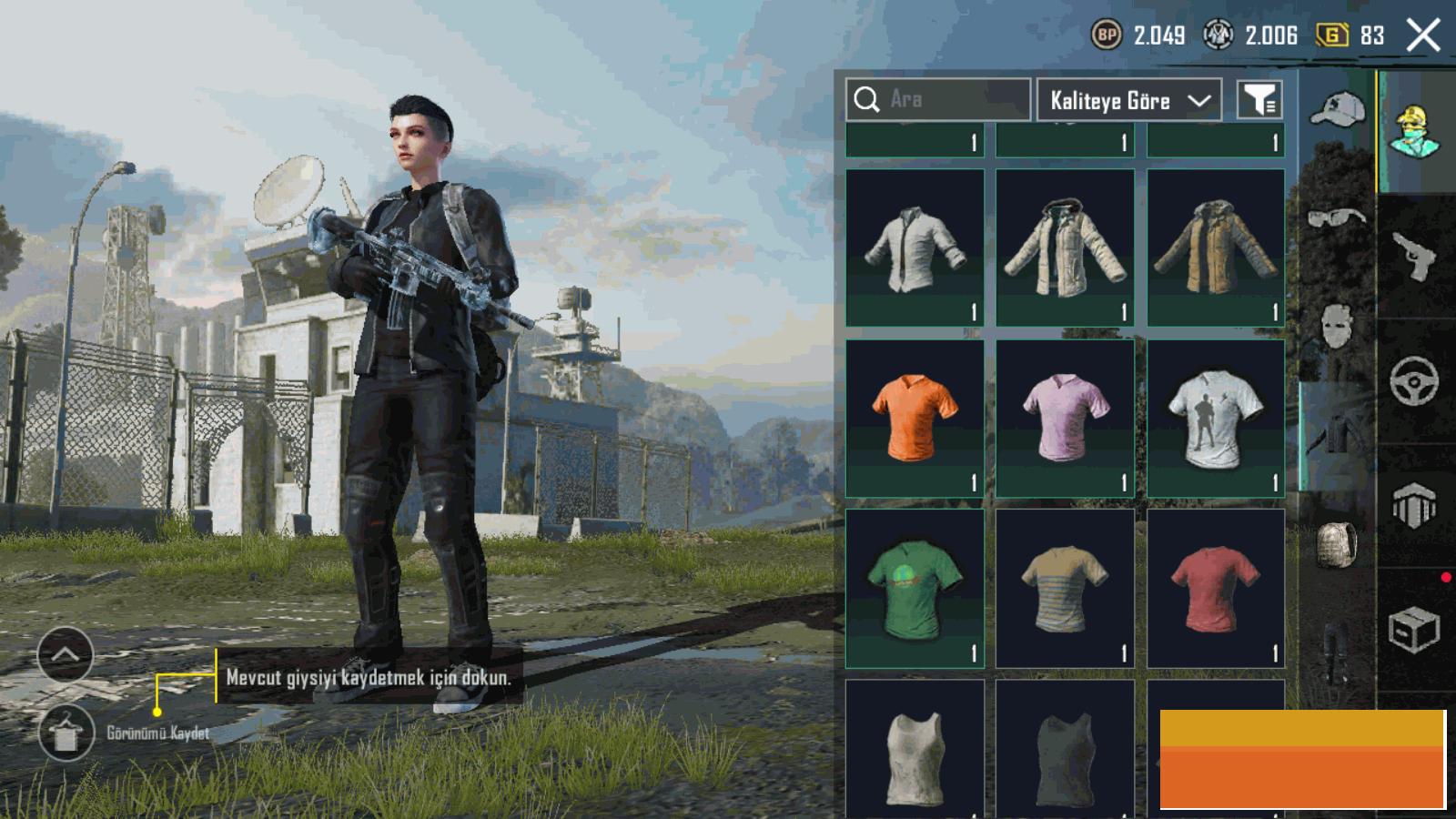Open the item filter funnel button

(1259, 100)
